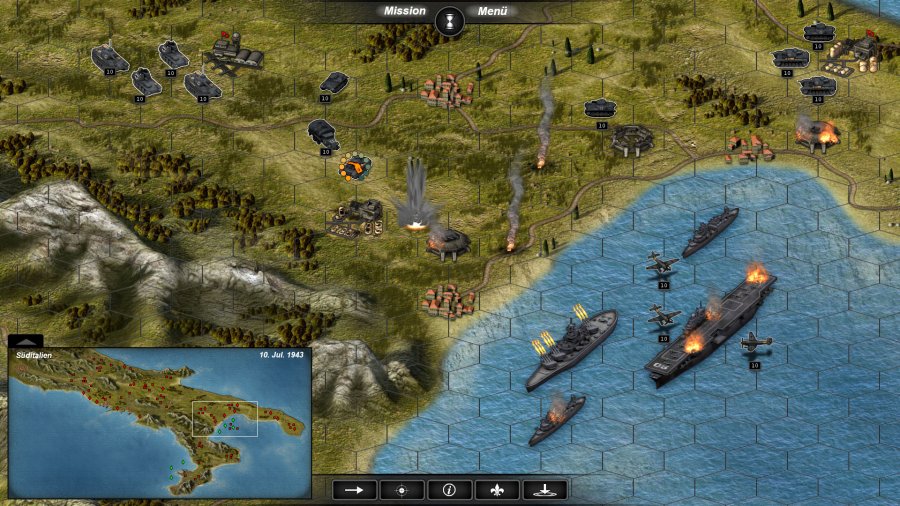The height and width of the screenshot is (506, 900).
Task: Click the Süditalien minimap
Action: click(x=160, y=425)
